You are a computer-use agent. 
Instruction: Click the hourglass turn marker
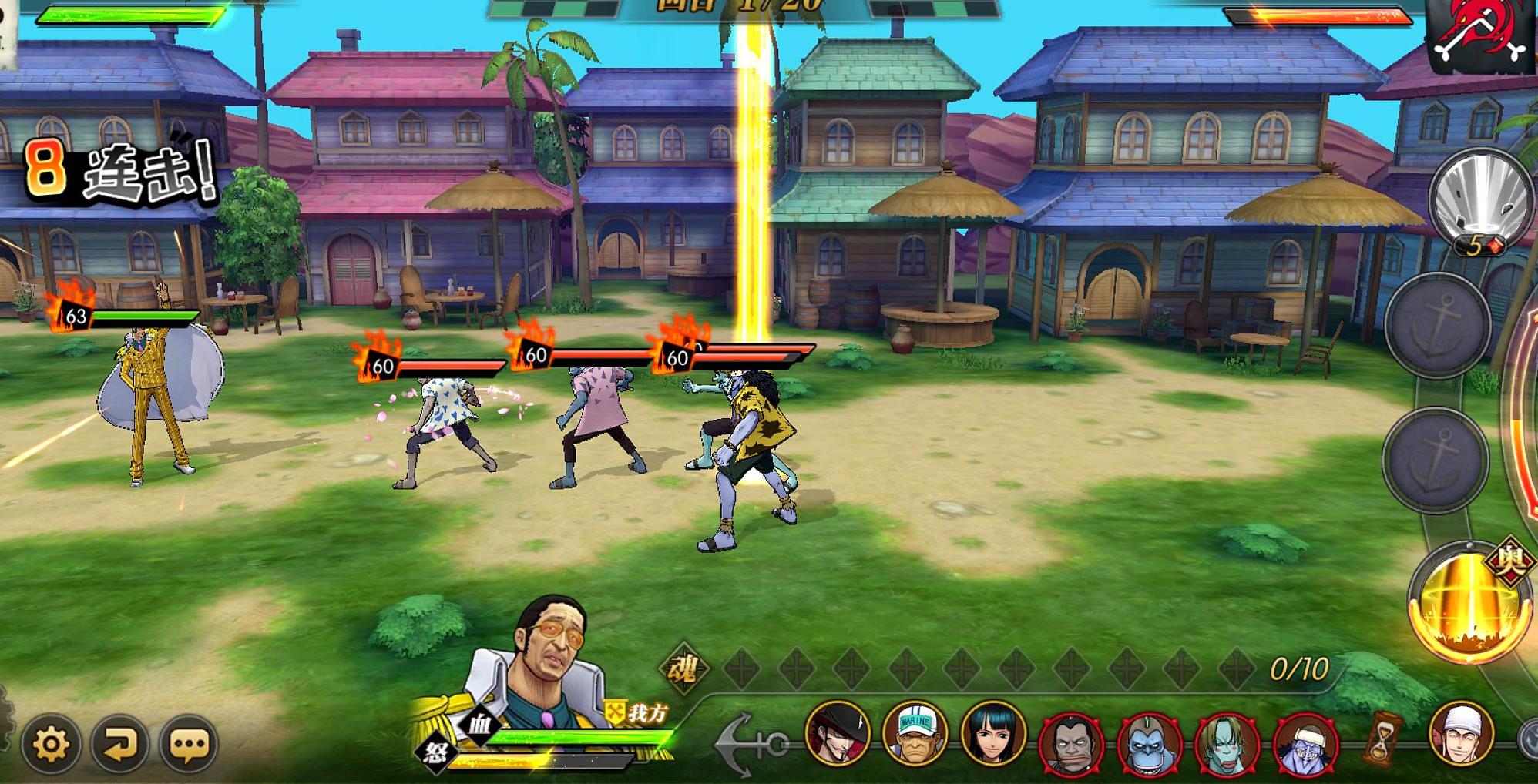(1383, 738)
